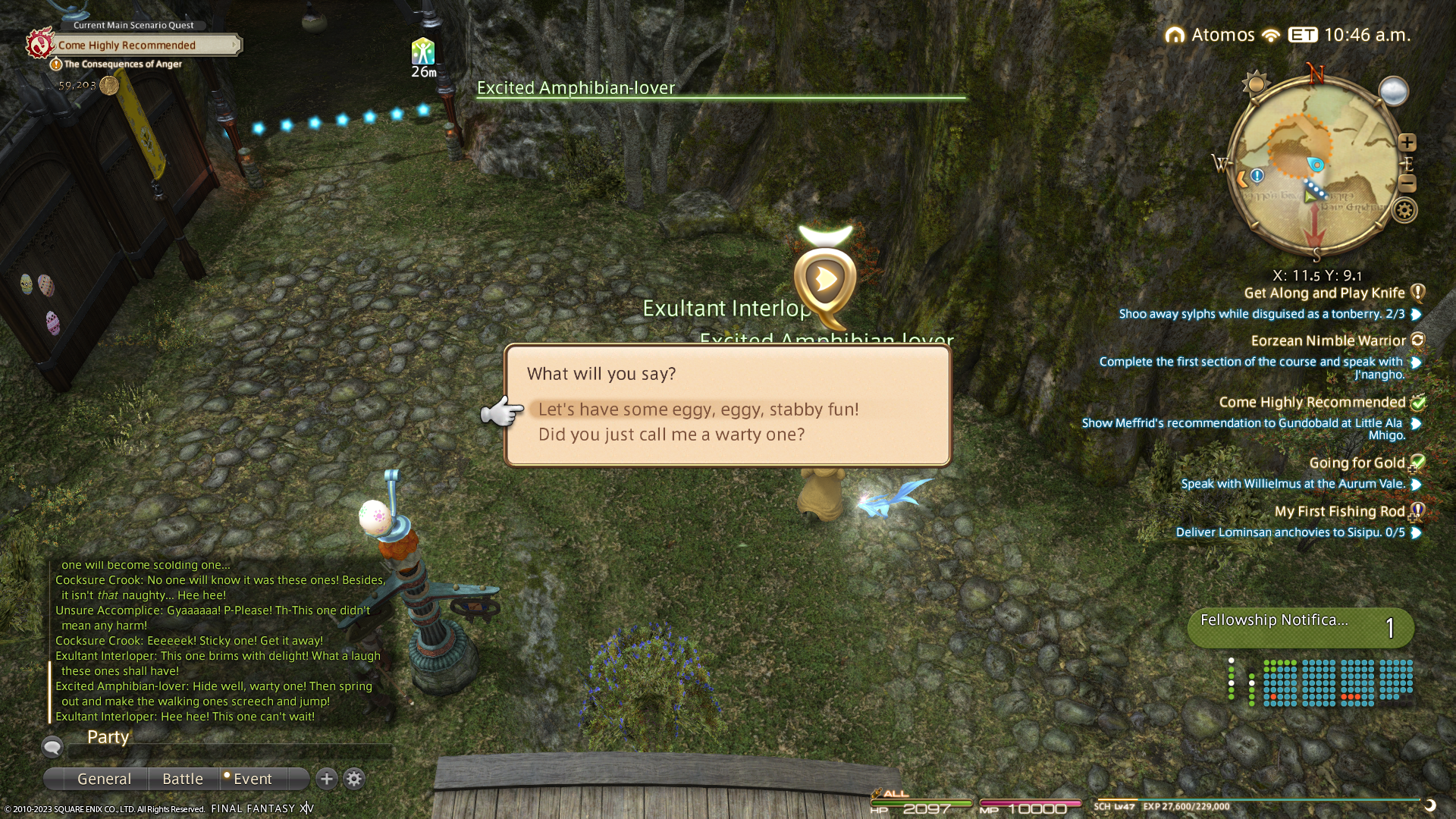Open My First Fishing Rod quest entry
The width and height of the screenshot is (1456, 819).
coord(1339,512)
